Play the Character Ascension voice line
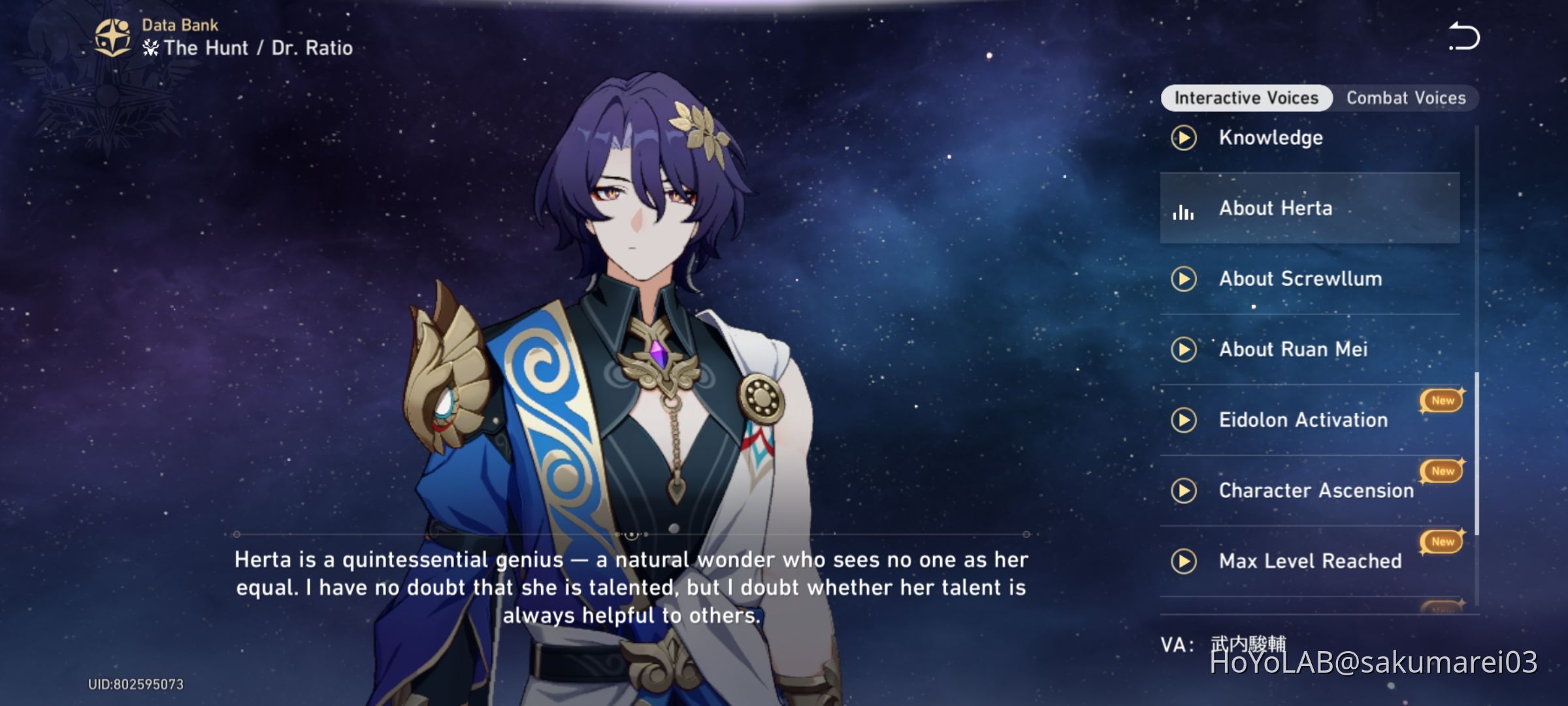 (x=1184, y=491)
